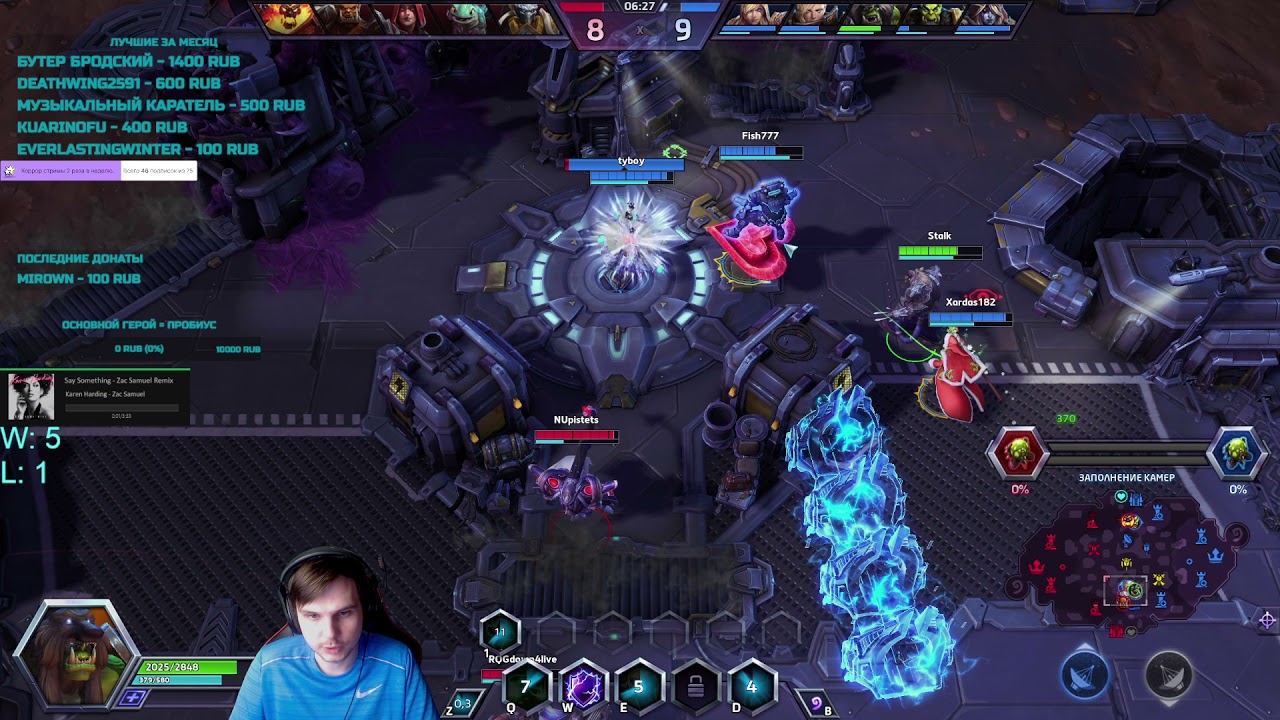Cast the purple lightning shield W ability
The image size is (1280, 720).
click(582, 687)
